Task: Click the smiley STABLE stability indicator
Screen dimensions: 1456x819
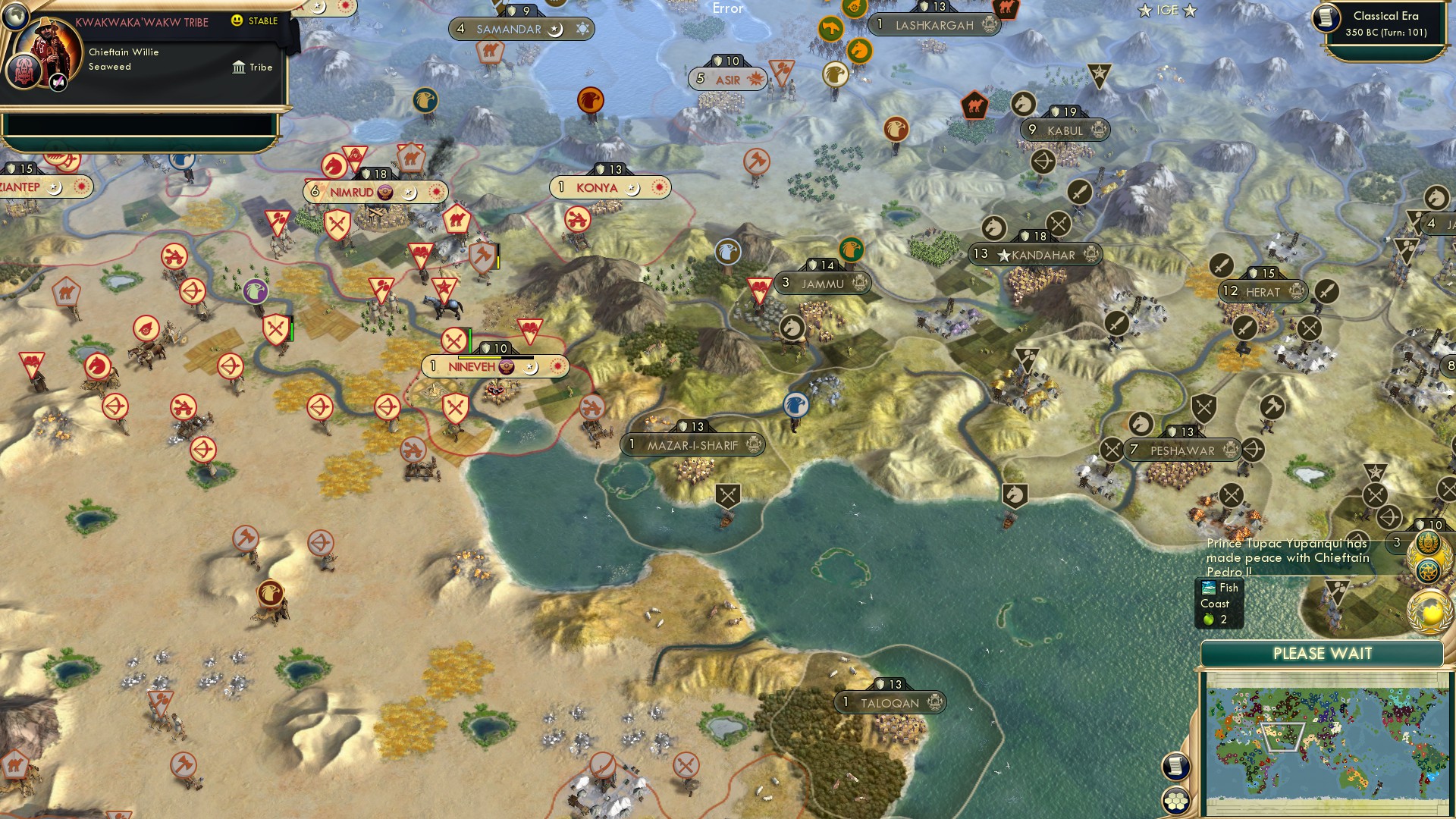Action: [236, 21]
